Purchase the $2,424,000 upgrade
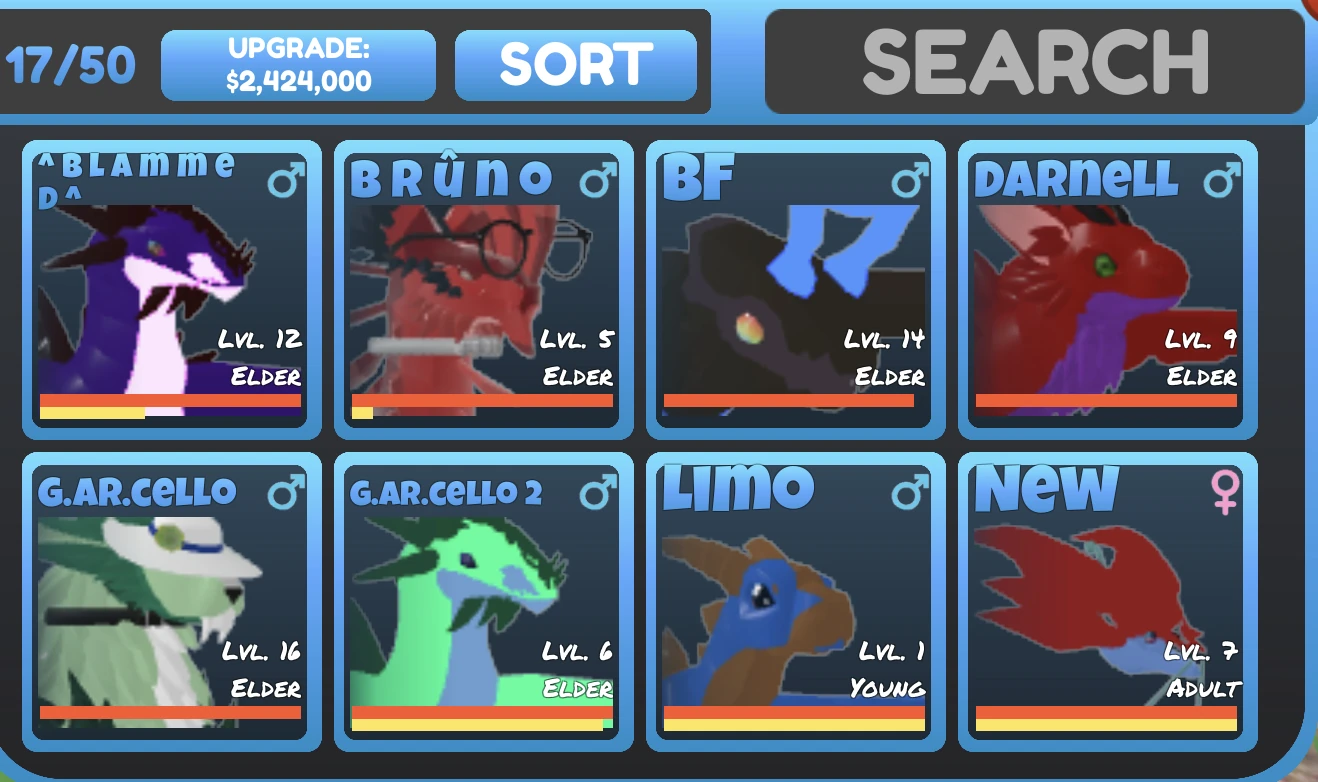1318x782 pixels. [x=297, y=63]
